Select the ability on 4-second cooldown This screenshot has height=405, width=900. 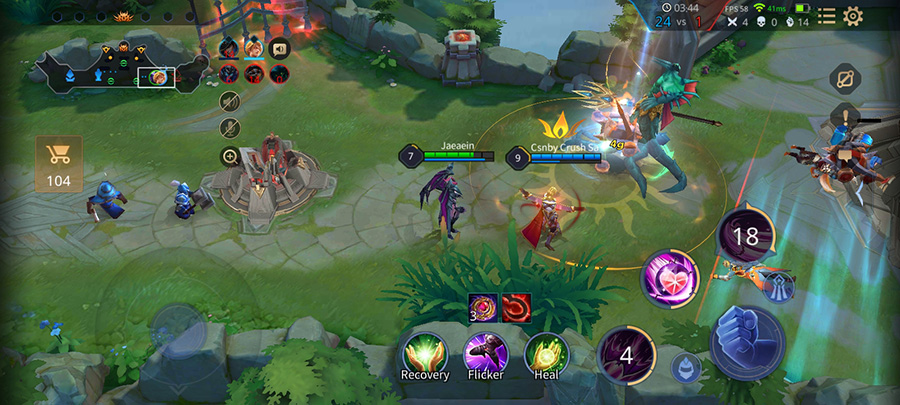click(x=627, y=354)
